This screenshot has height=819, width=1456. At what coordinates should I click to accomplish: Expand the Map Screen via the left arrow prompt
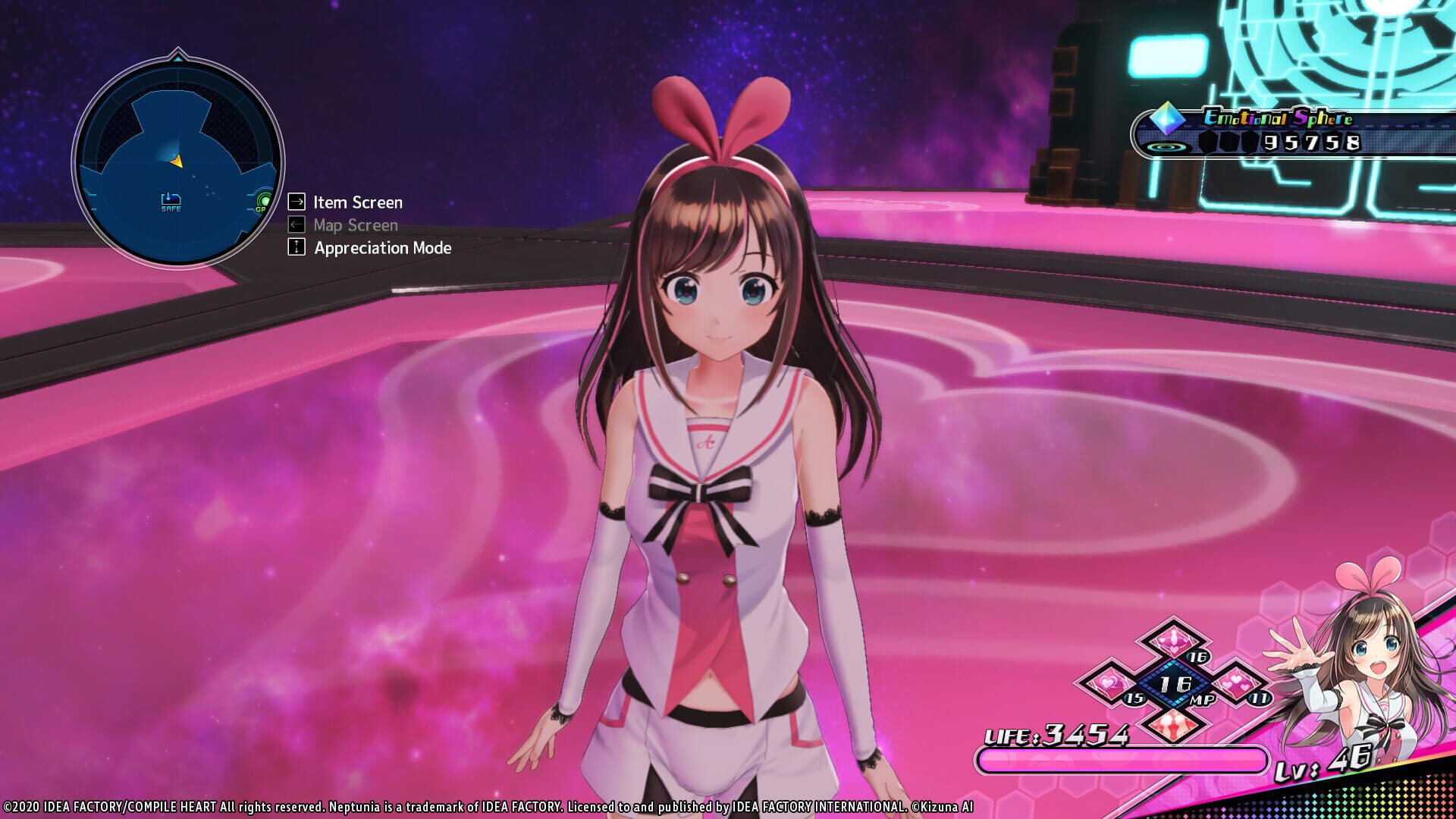[x=295, y=224]
